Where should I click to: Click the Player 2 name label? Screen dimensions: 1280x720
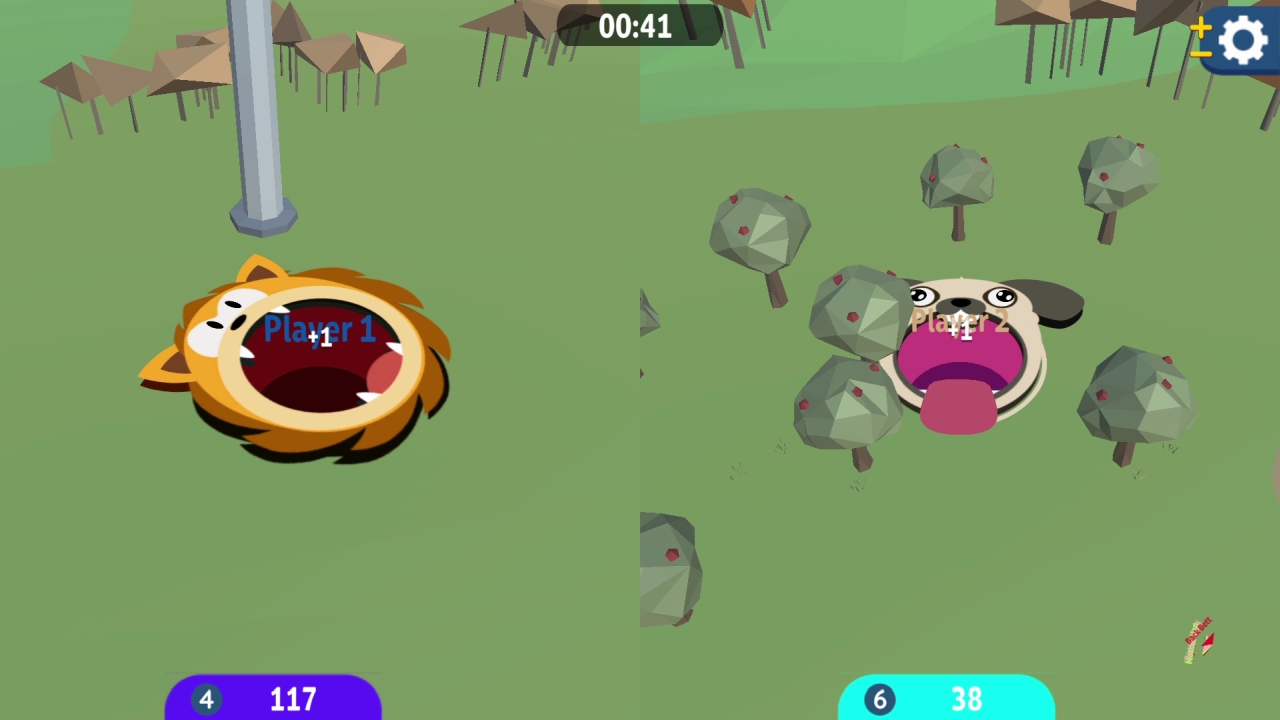point(959,322)
